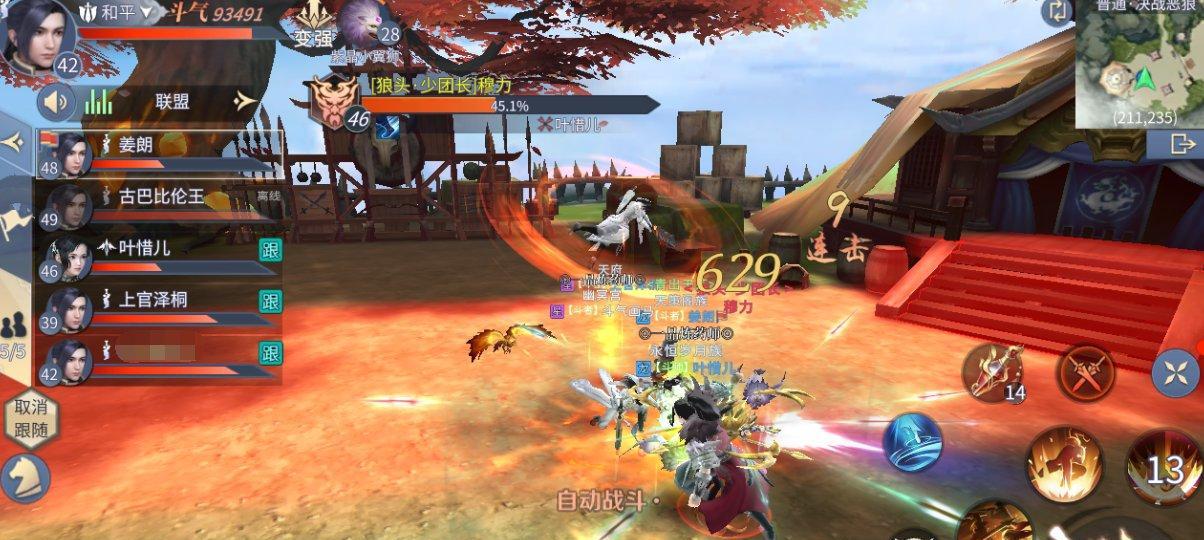Image resolution: width=1204 pixels, height=540 pixels.
Task: Toggle the voice speaker icon
Action: tap(58, 101)
